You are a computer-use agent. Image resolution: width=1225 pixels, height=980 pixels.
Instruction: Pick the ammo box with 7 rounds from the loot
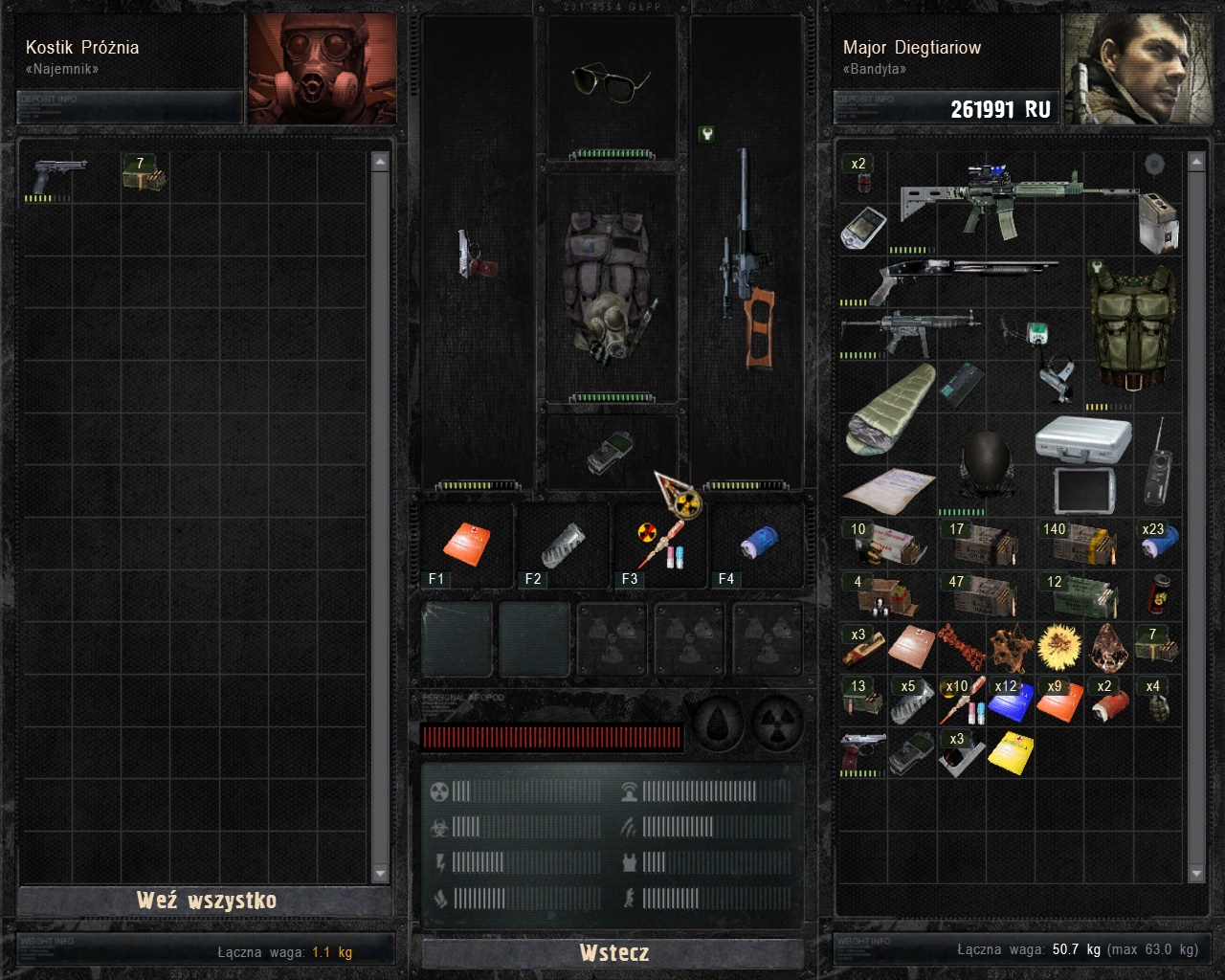pos(144,174)
